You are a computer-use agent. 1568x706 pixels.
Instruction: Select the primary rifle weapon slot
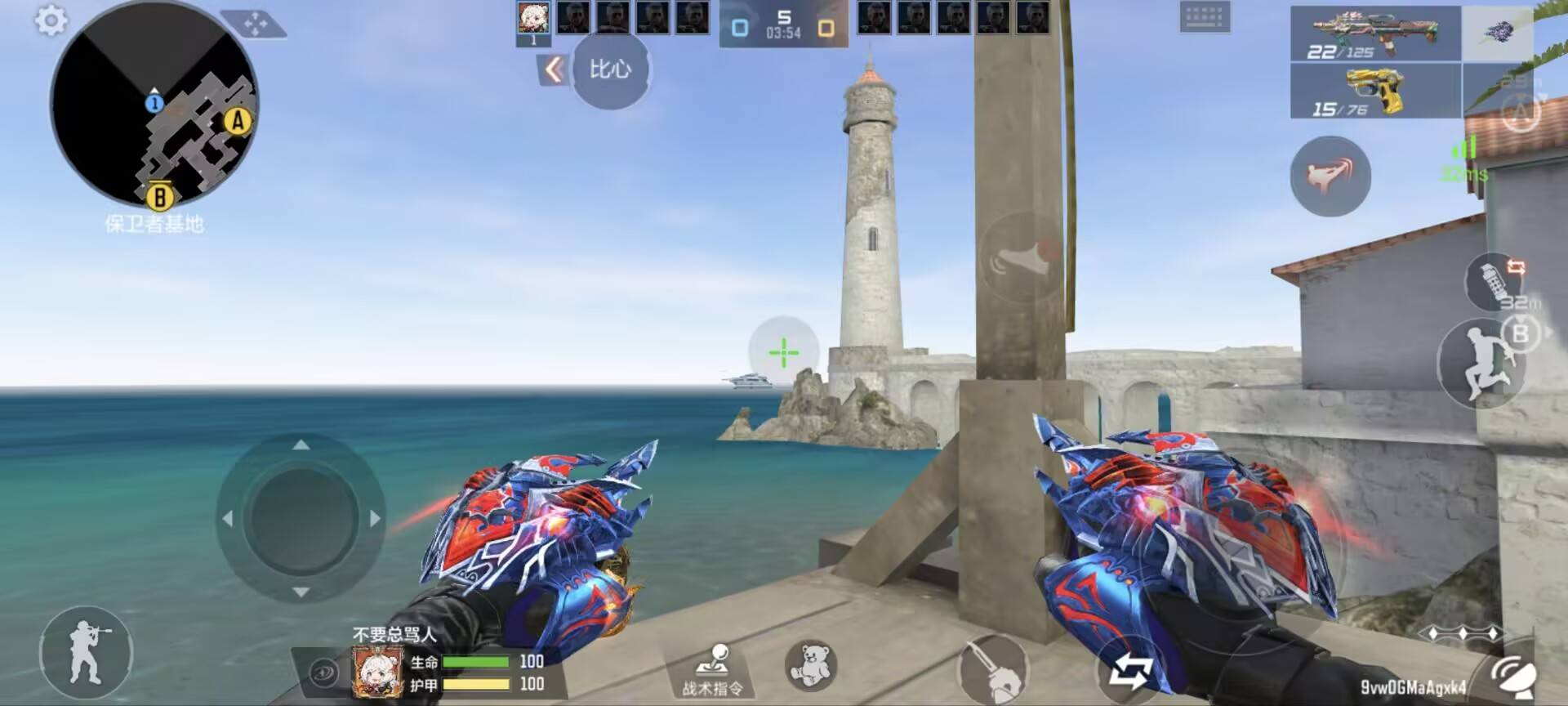(x=1374, y=34)
